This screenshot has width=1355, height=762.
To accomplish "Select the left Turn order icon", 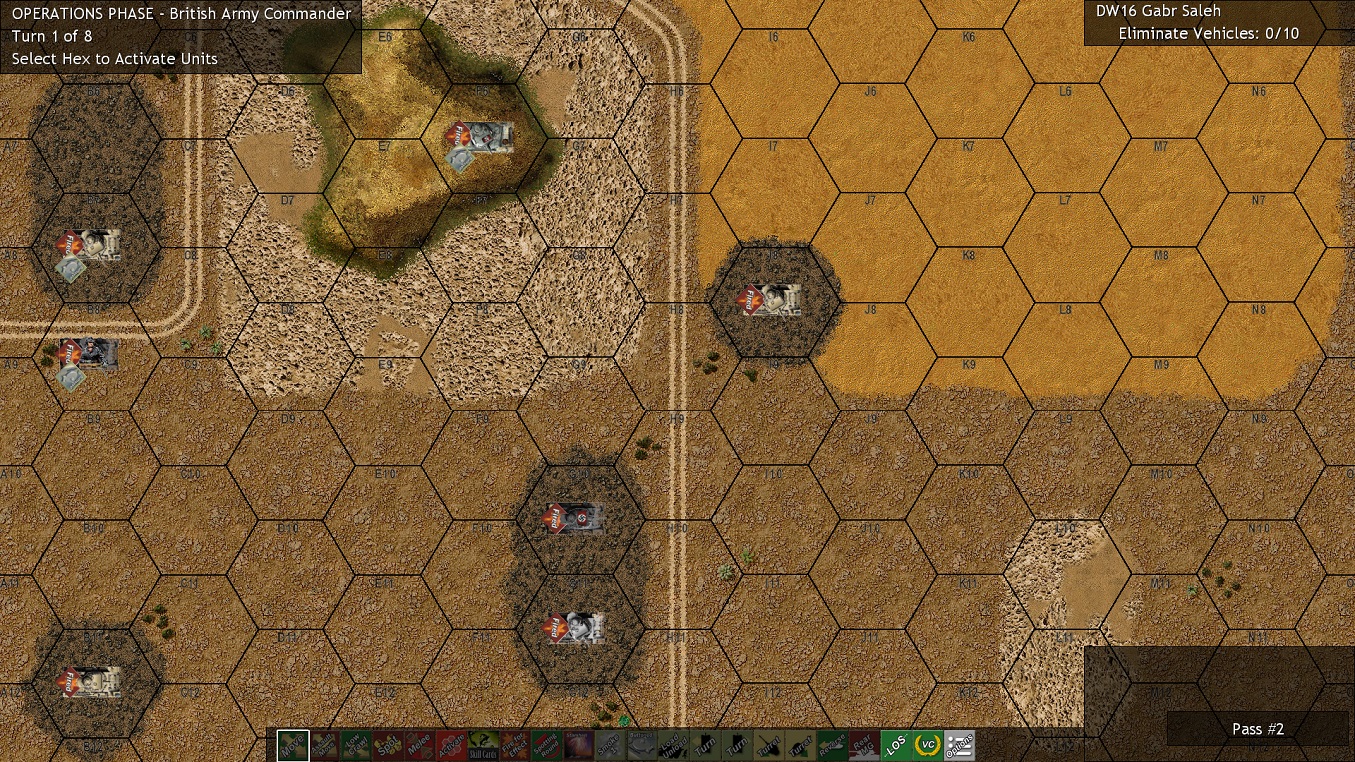I will click(x=705, y=744).
